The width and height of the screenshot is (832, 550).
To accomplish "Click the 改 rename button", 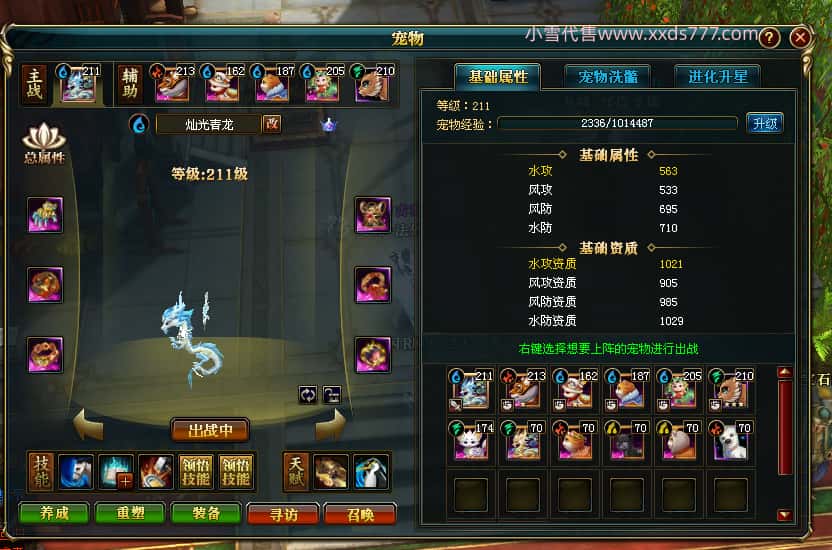I will (x=271, y=124).
